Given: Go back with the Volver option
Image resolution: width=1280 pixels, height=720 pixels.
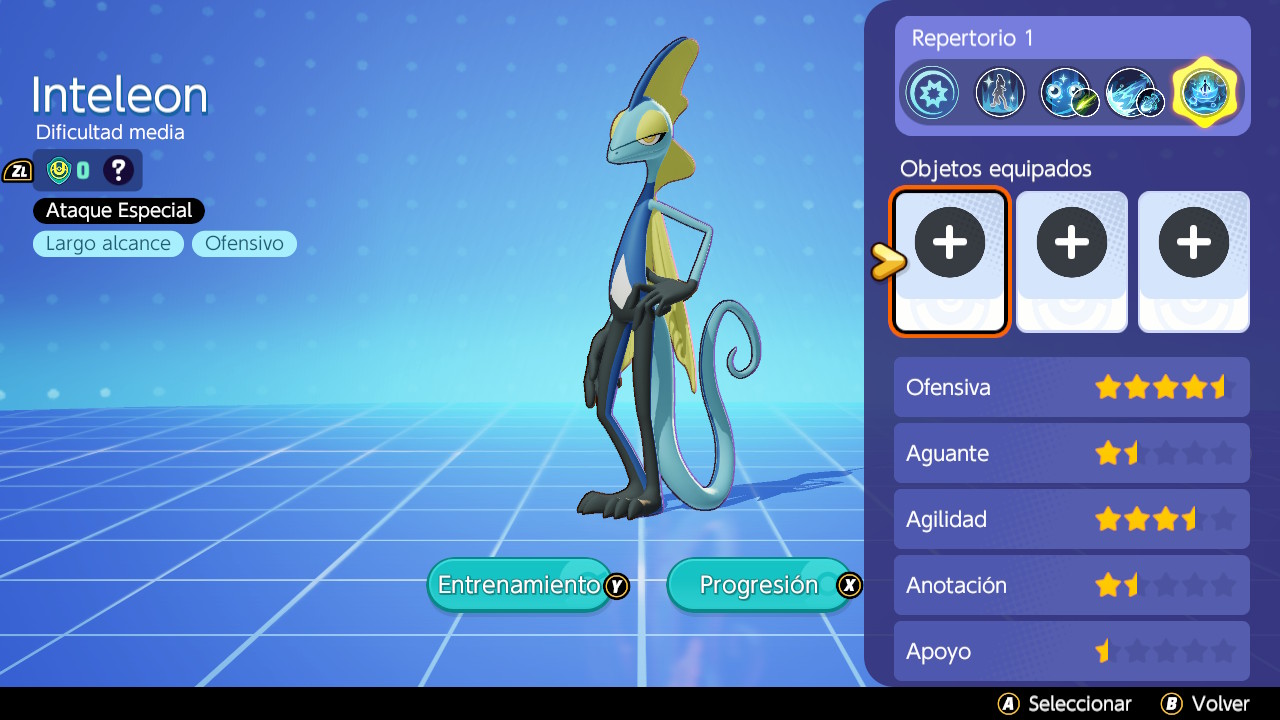Looking at the screenshot, I should (1206, 704).
